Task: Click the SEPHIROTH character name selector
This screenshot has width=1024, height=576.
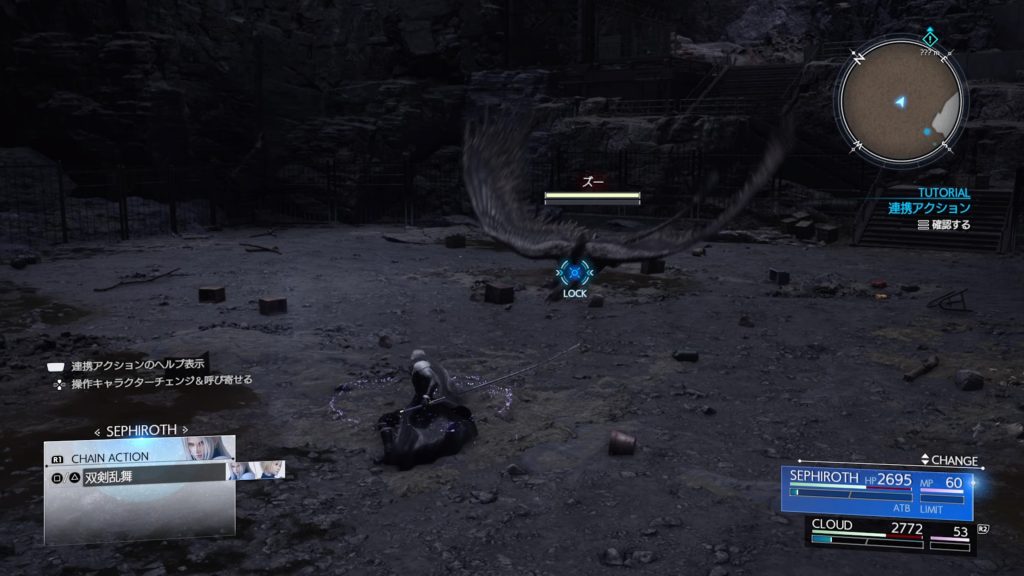Action: (141, 430)
